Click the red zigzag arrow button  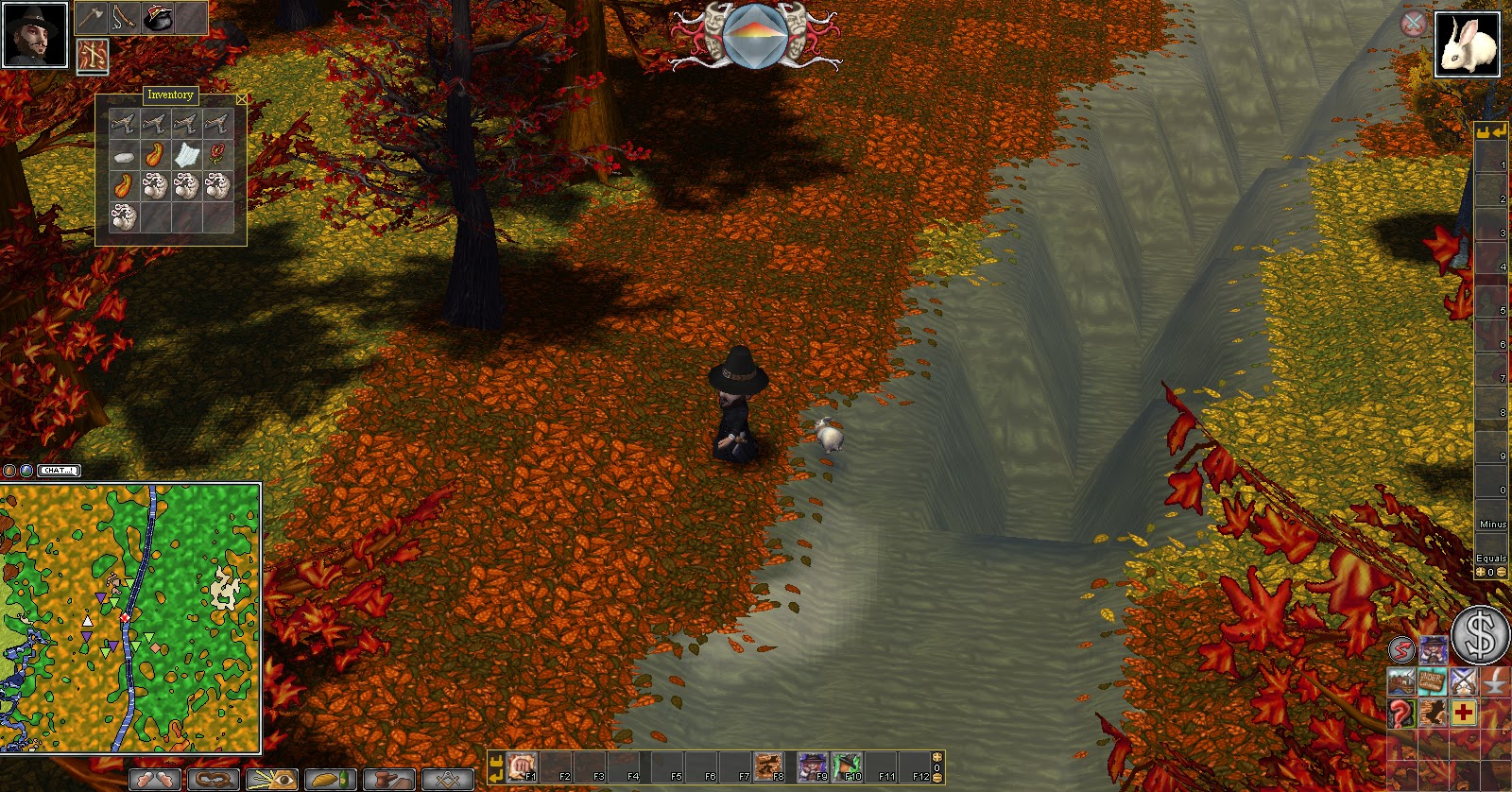(1401, 649)
